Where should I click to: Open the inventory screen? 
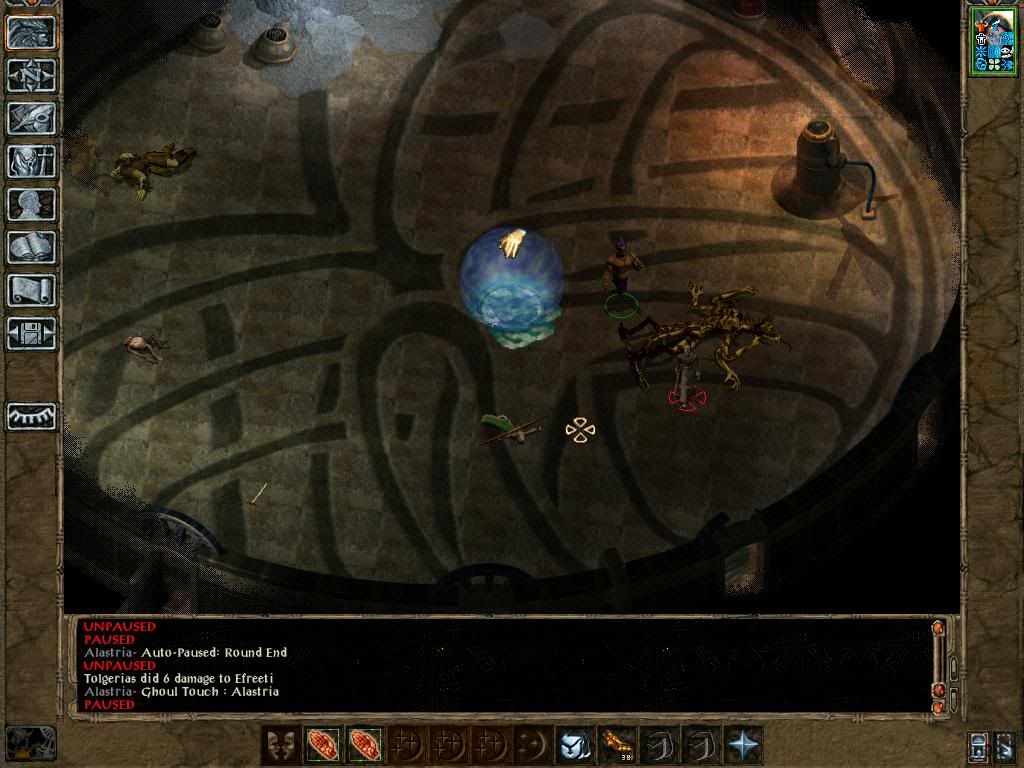point(31,160)
